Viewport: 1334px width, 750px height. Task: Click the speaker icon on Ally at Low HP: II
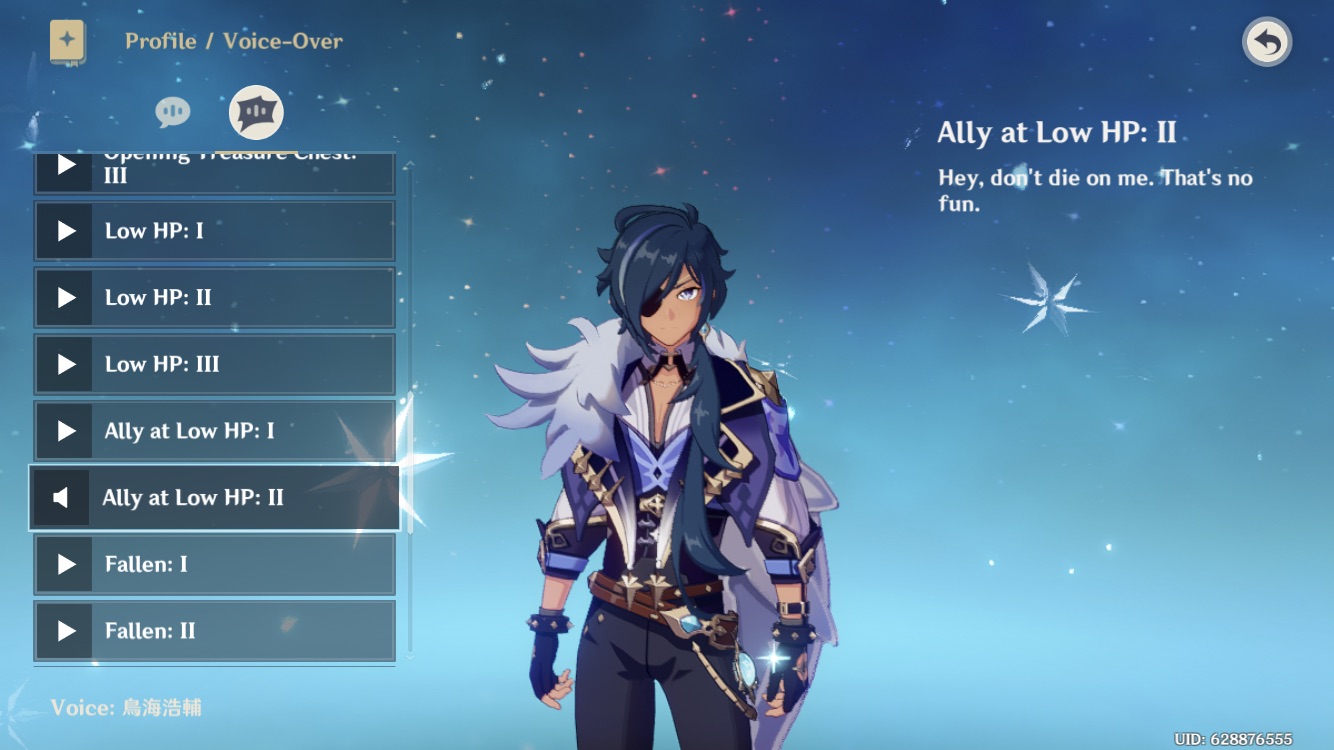[x=62, y=497]
